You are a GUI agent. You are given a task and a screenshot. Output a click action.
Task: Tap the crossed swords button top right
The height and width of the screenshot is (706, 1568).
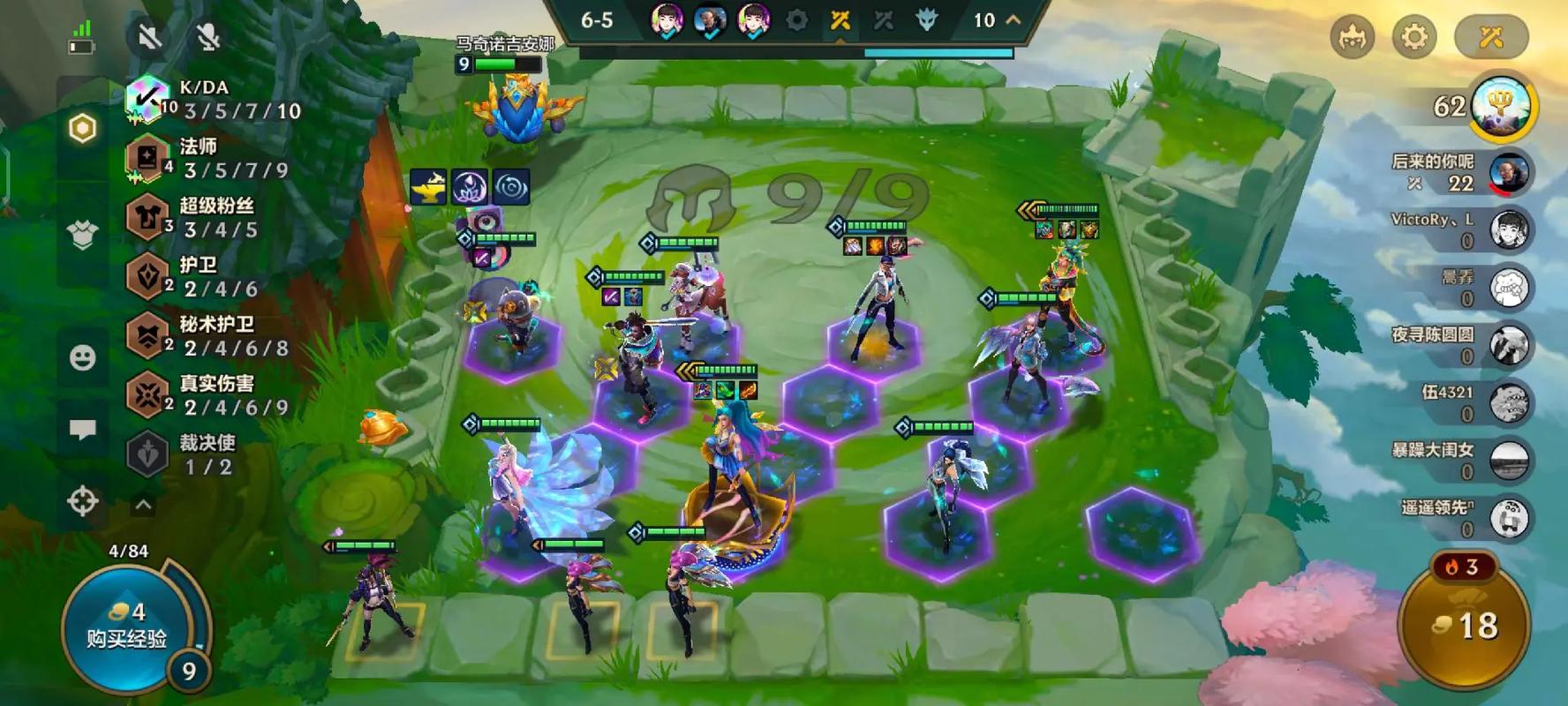pyautogui.click(x=1490, y=37)
